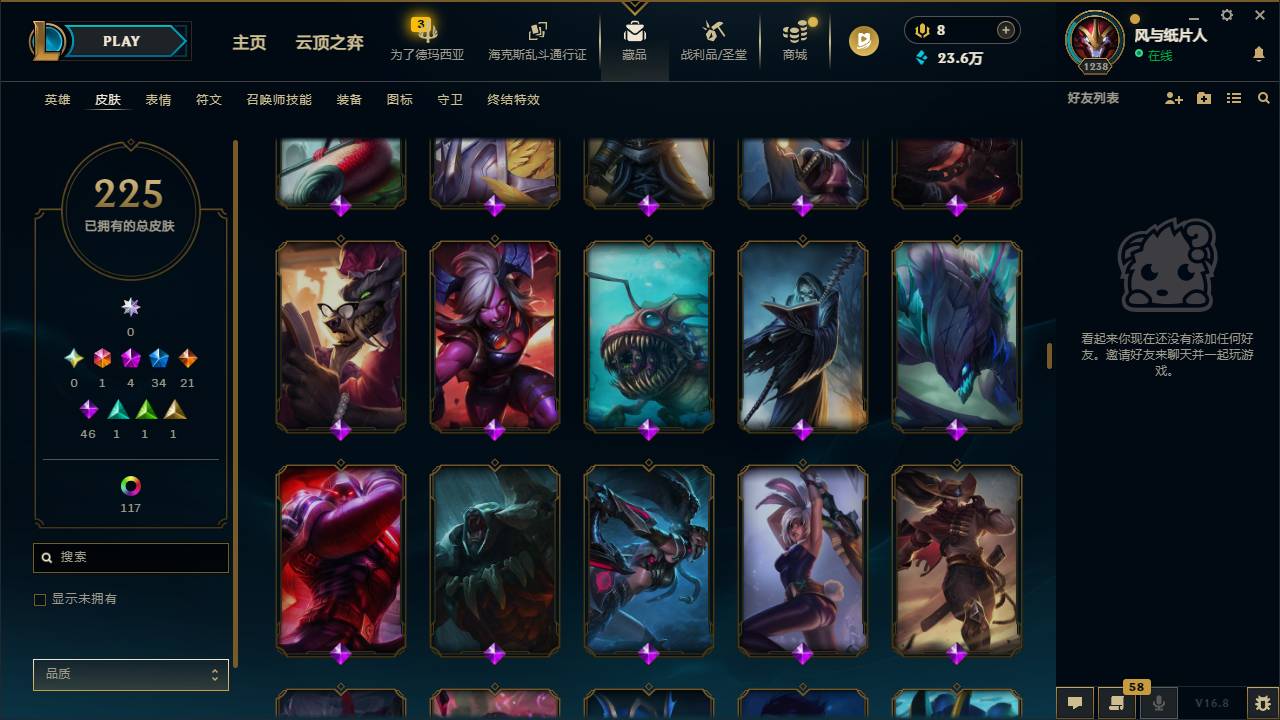Click the PLAY button
The height and width of the screenshot is (720, 1280).
[121, 41]
